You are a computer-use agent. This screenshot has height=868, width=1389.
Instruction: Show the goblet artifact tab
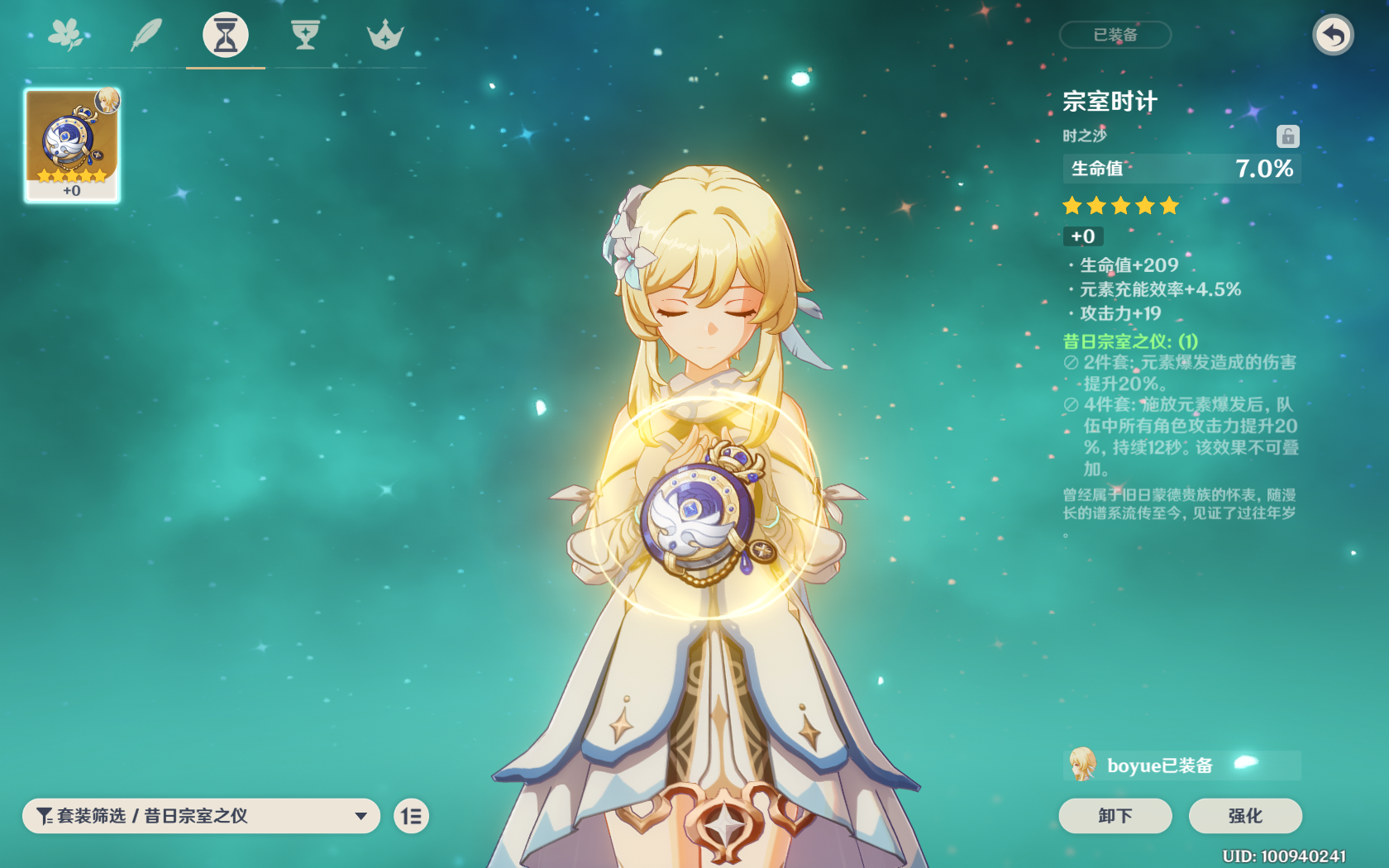[x=305, y=35]
